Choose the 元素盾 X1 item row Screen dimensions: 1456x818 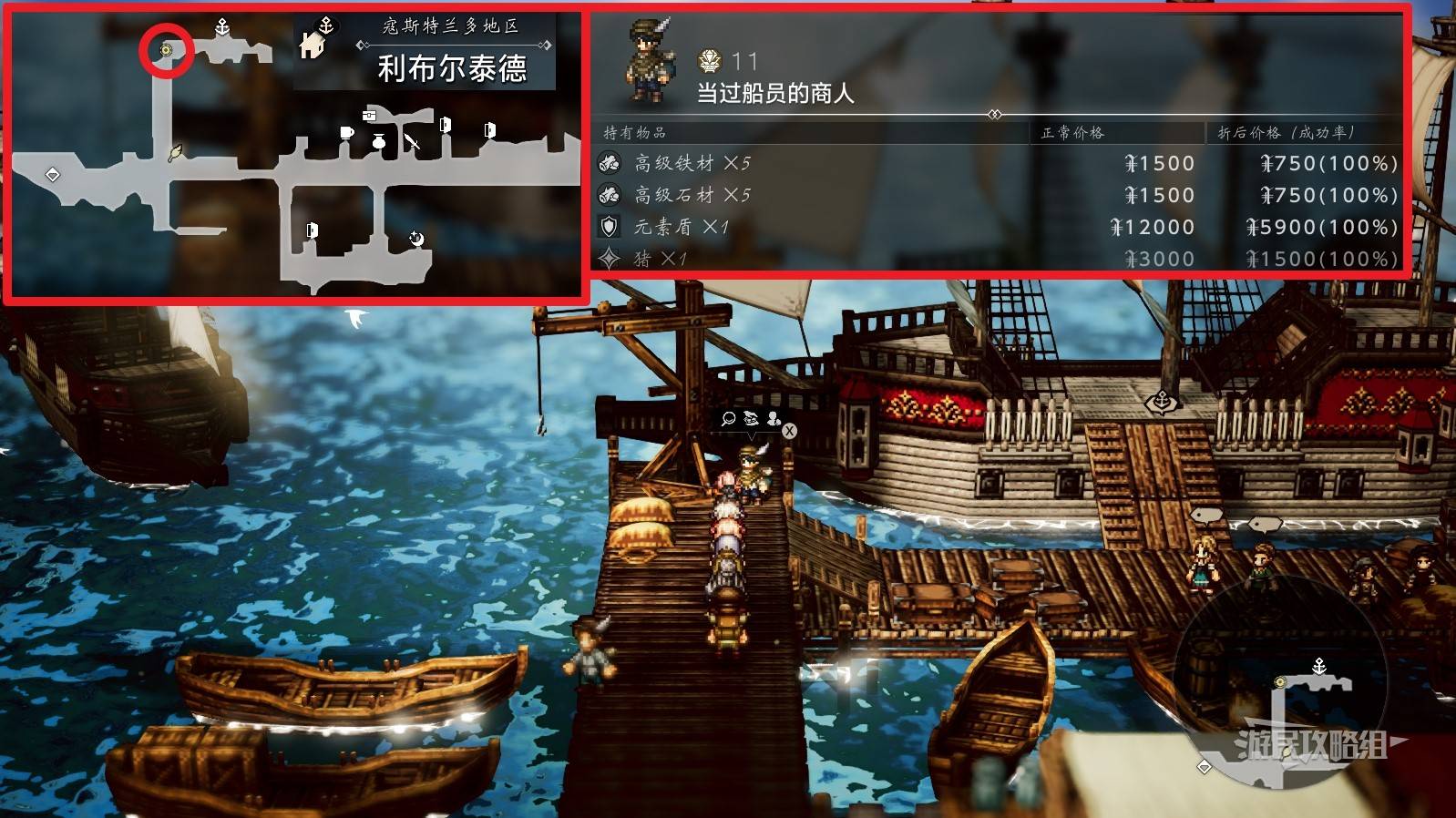[998, 227]
